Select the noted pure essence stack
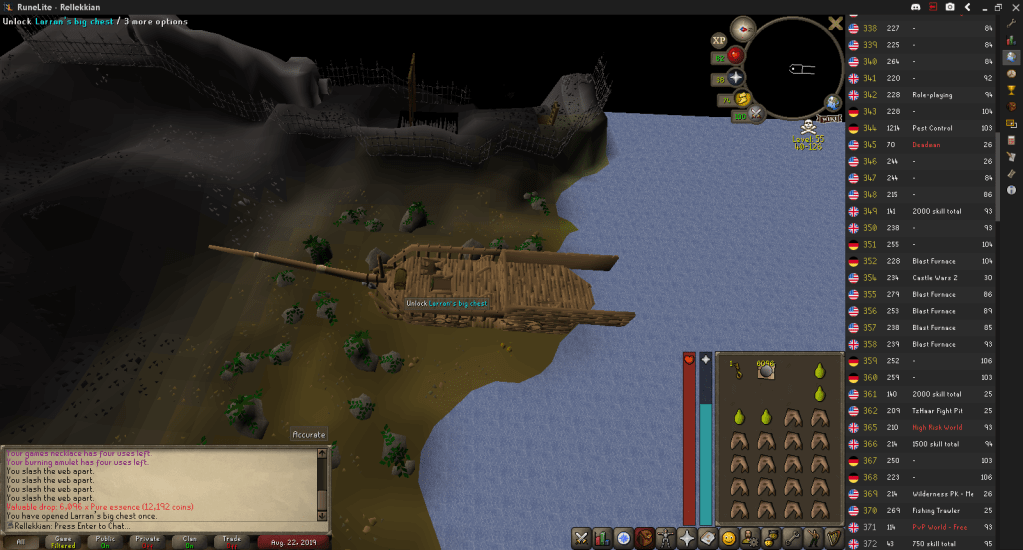 click(x=766, y=370)
